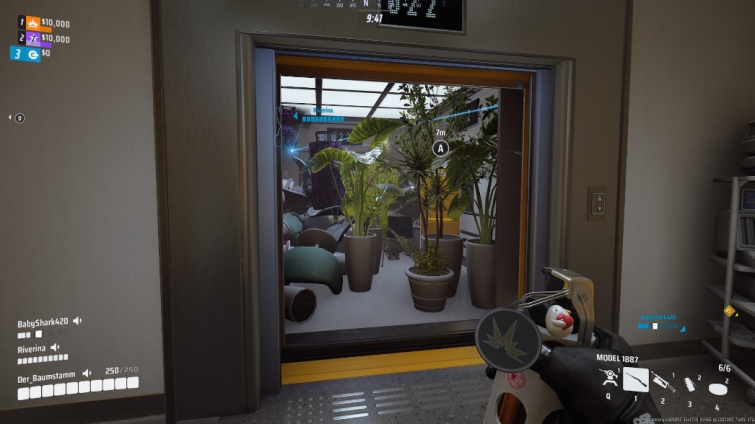Toggle voice speaker icon beside Riverina
The height and width of the screenshot is (424, 755).
55,347
